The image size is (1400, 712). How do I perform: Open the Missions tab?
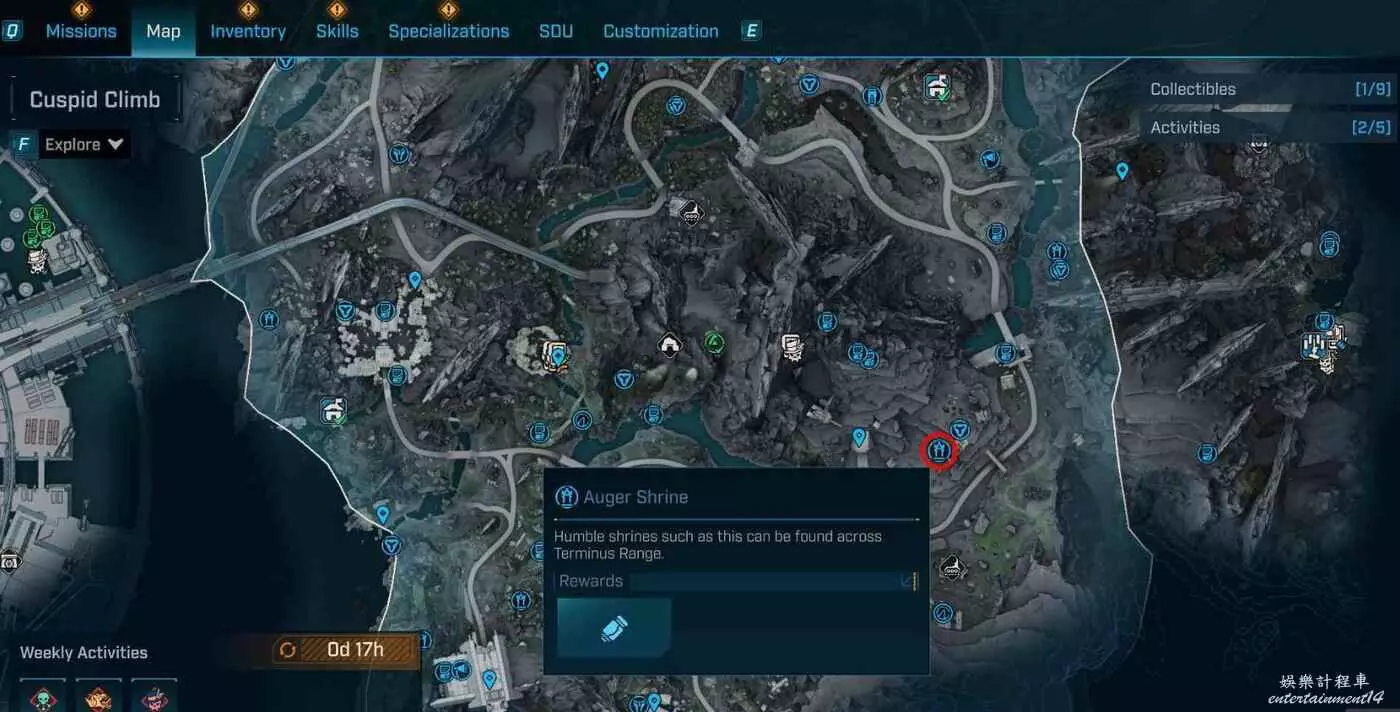point(81,31)
